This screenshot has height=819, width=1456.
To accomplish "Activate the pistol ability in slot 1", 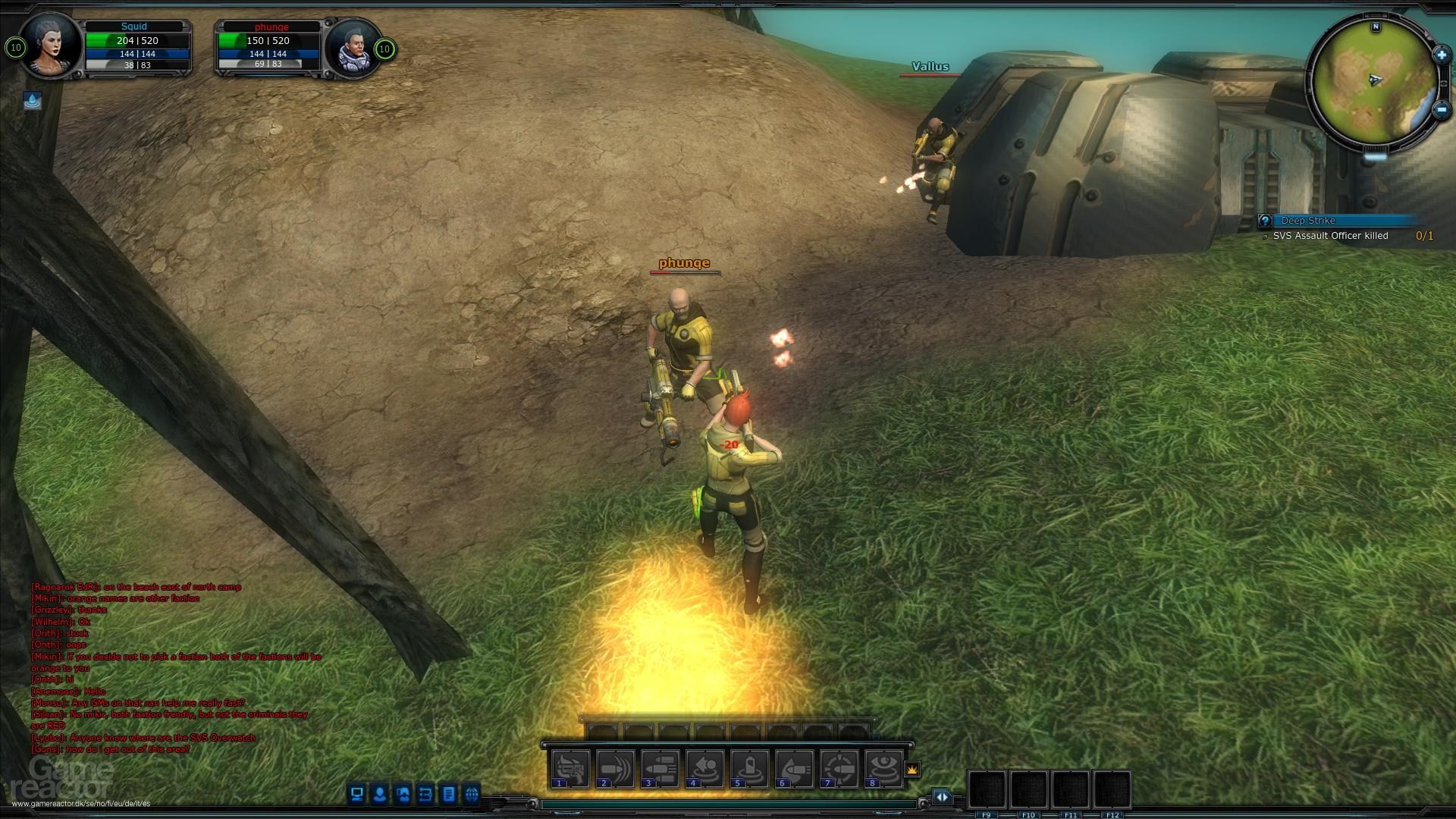I will pos(571,769).
